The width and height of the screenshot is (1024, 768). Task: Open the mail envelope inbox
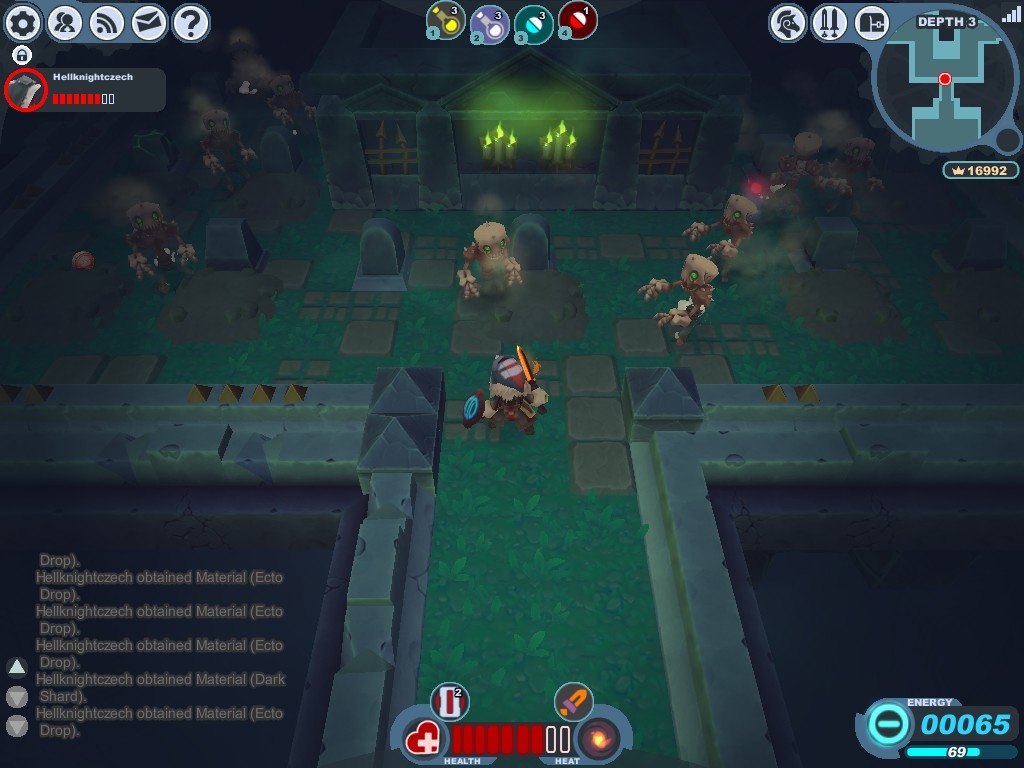click(148, 22)
